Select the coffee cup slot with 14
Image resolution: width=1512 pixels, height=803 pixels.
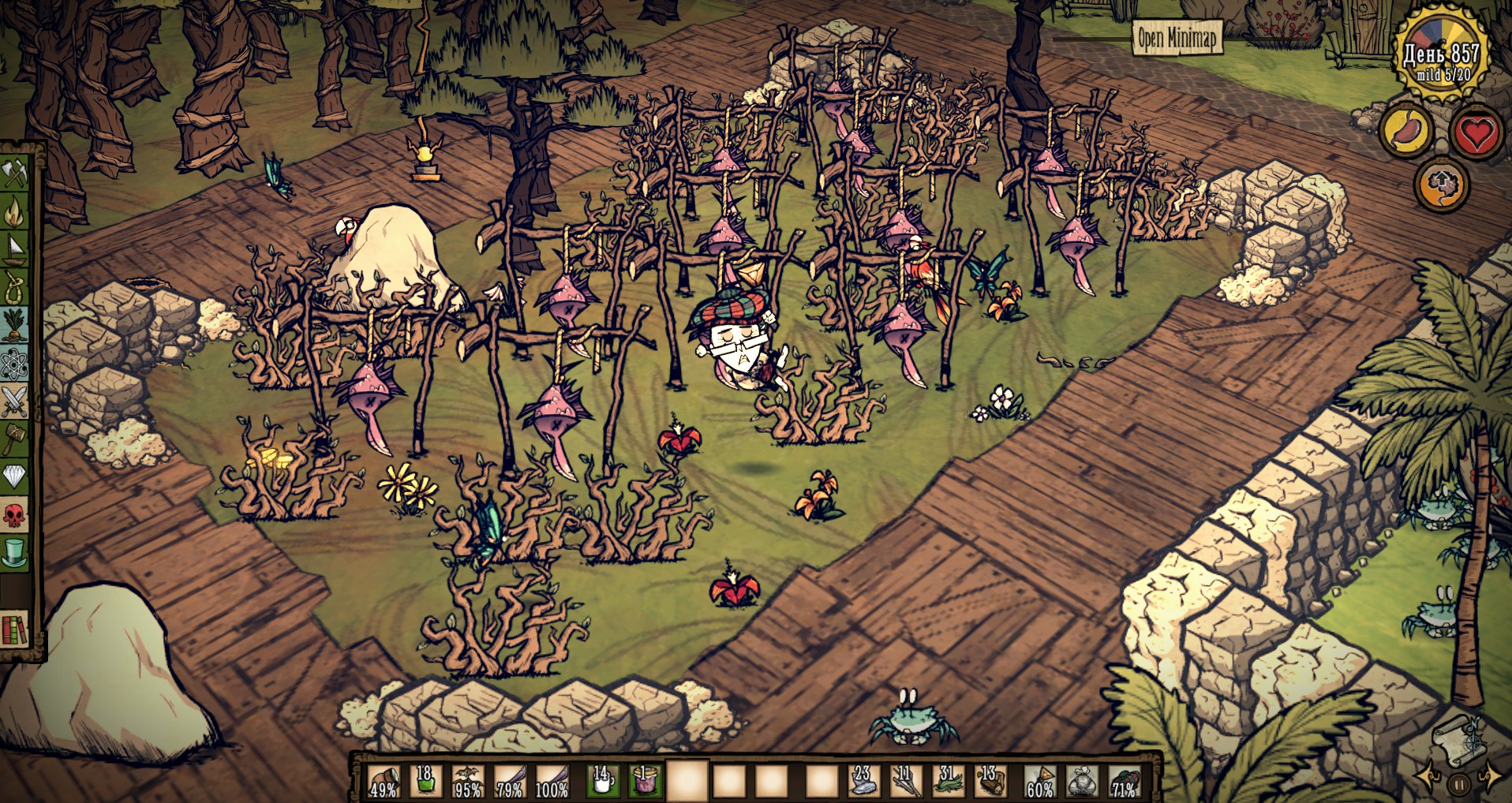pyautogui.click(x=601, y=781)
